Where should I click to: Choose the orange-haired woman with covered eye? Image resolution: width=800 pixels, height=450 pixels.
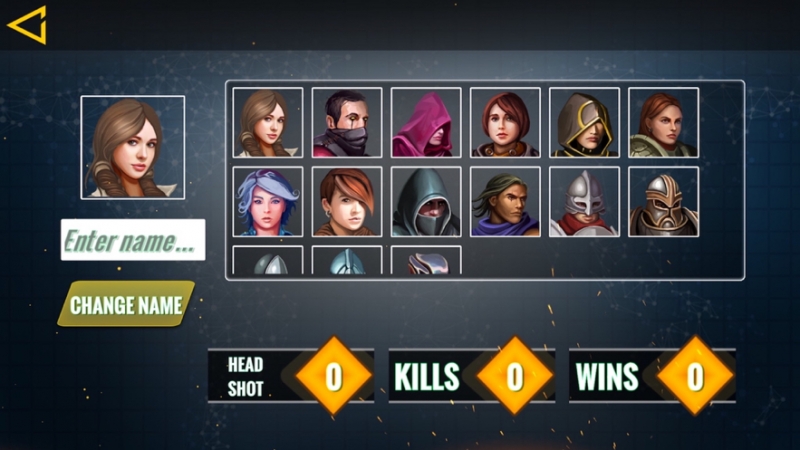pos(347,201)
